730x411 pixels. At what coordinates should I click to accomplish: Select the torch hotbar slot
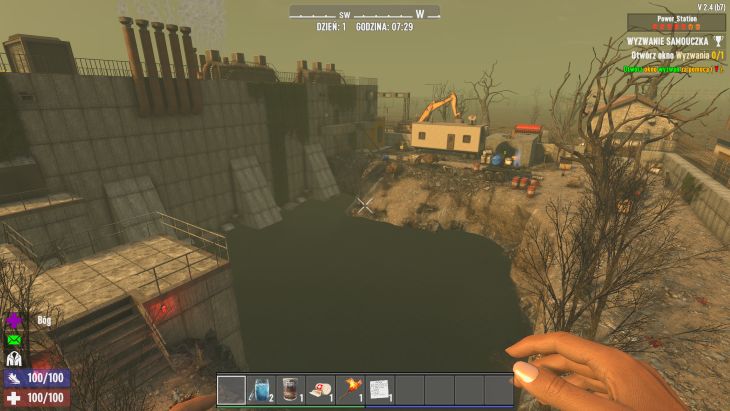pos(350,389)
